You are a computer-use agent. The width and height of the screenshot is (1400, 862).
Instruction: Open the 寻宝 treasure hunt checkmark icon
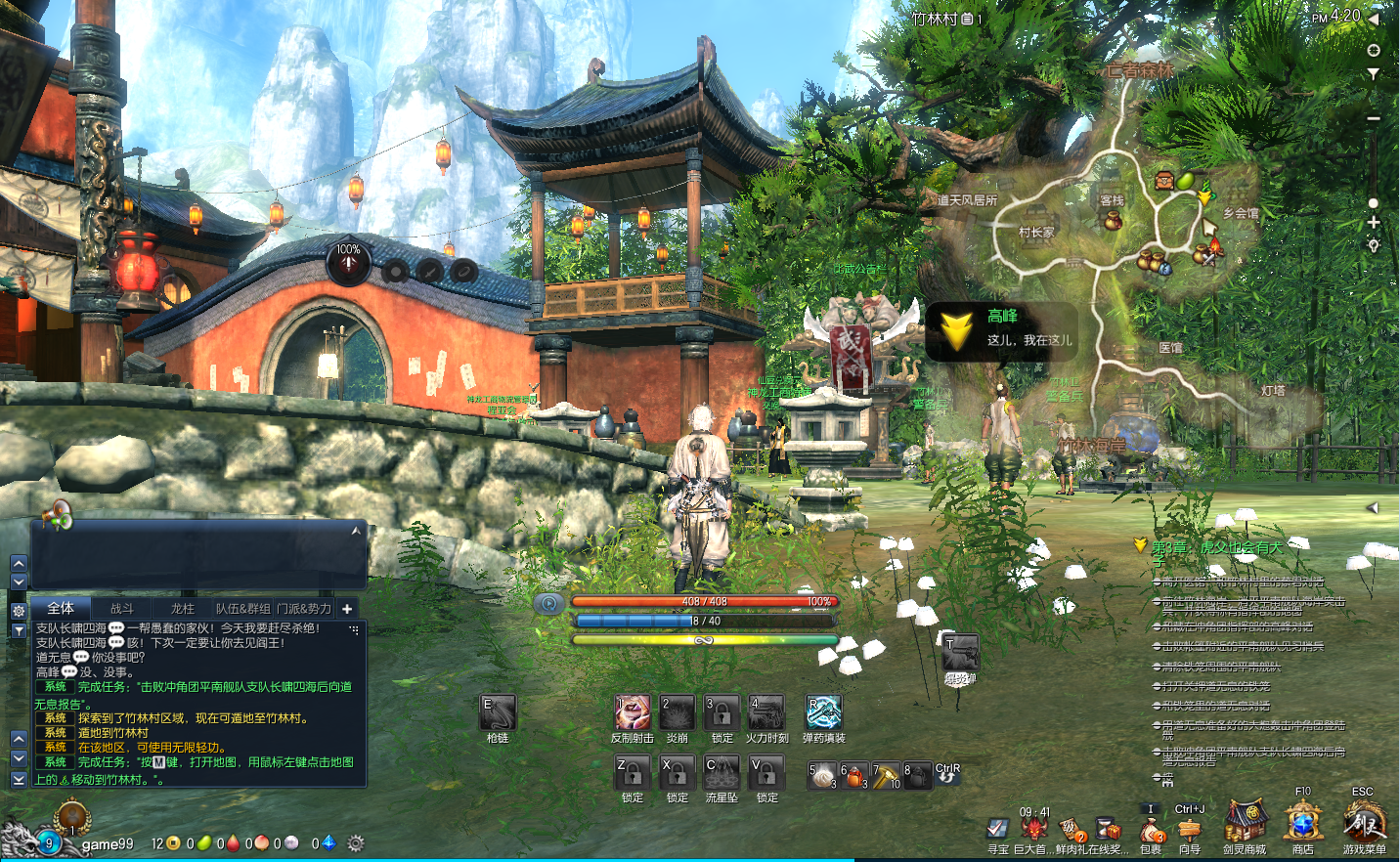point(997,830)
